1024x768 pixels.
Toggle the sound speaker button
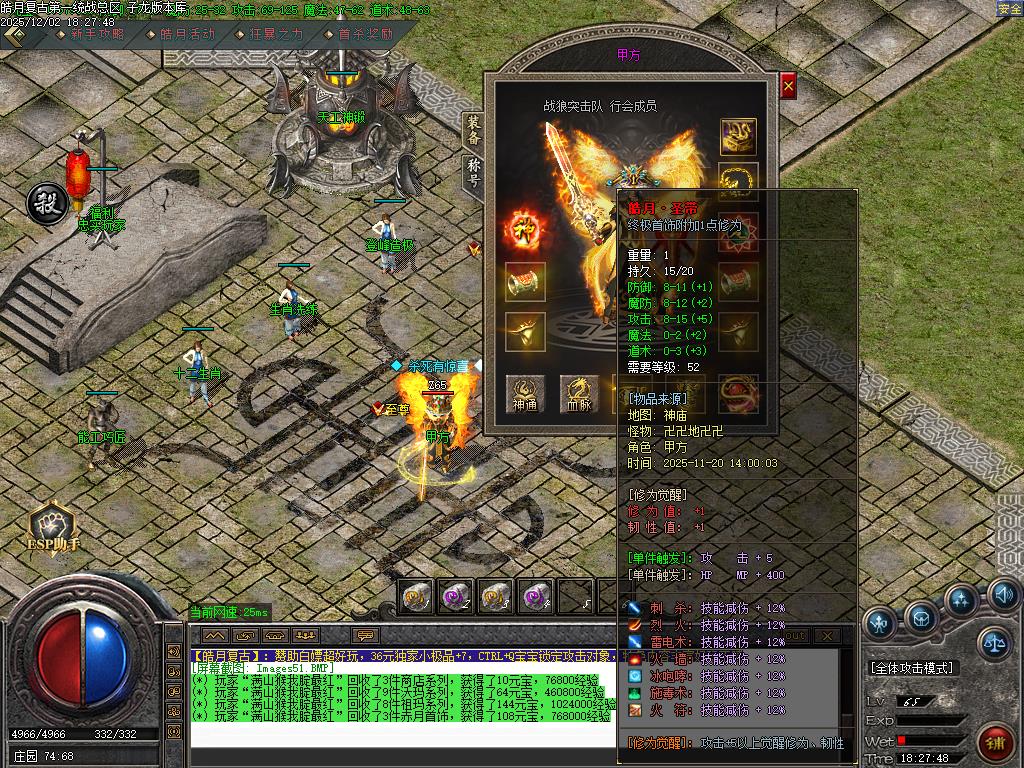pyautogui.click(x=1003, y=597)
